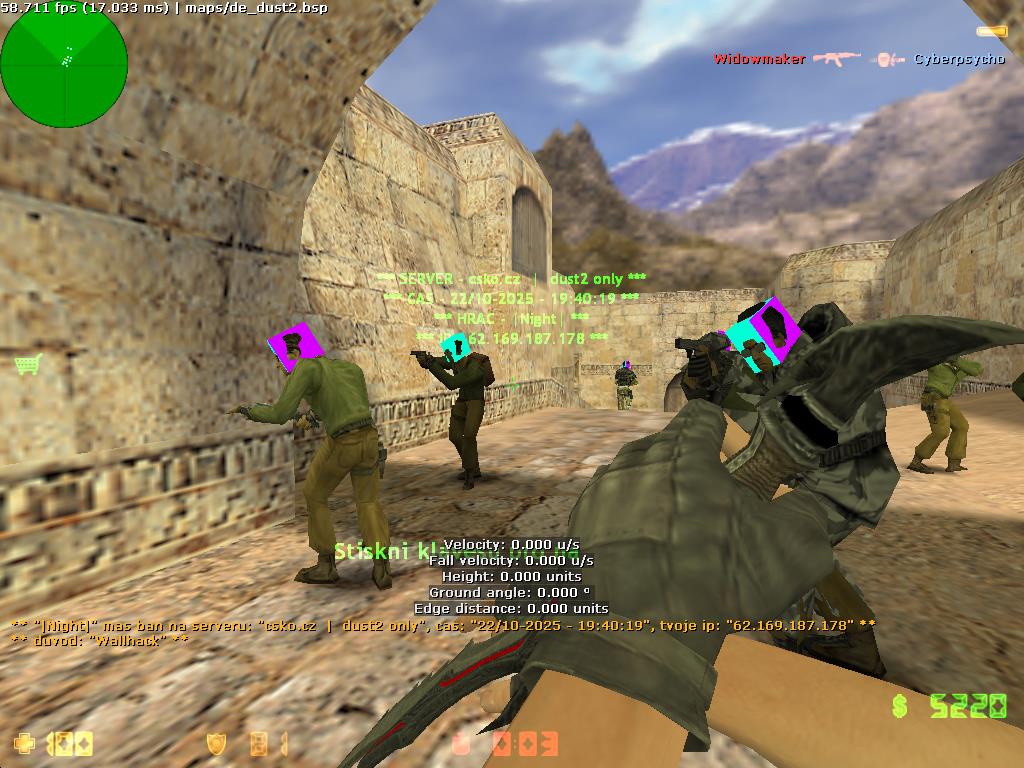The height and width of the screenshot is (768, 1024).
Task: Click the AK-47 icon in the kill feed
Action: 836,59
